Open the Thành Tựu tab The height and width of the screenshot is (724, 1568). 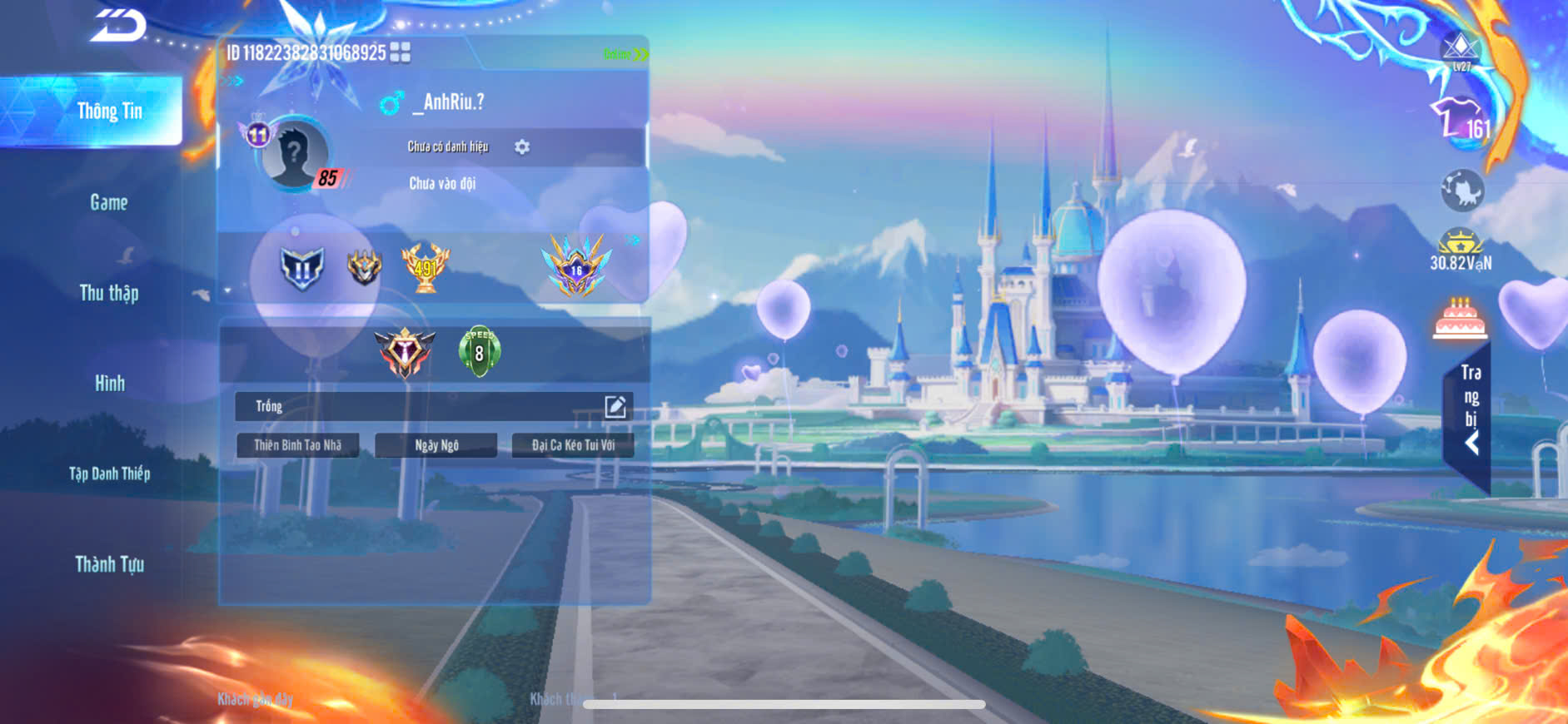(x=109, y=564)
